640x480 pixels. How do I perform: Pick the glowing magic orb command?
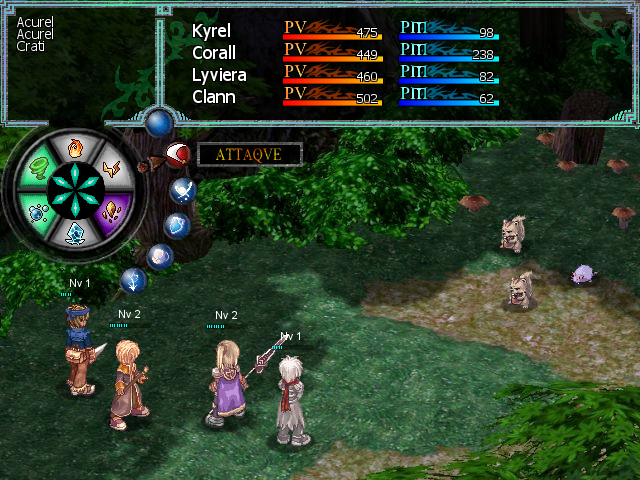(x=160, y=257)
